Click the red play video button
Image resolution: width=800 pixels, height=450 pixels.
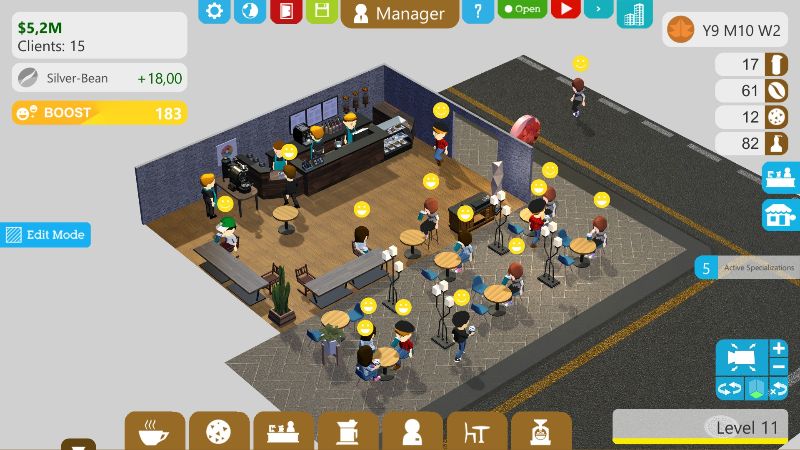(565, 9)
